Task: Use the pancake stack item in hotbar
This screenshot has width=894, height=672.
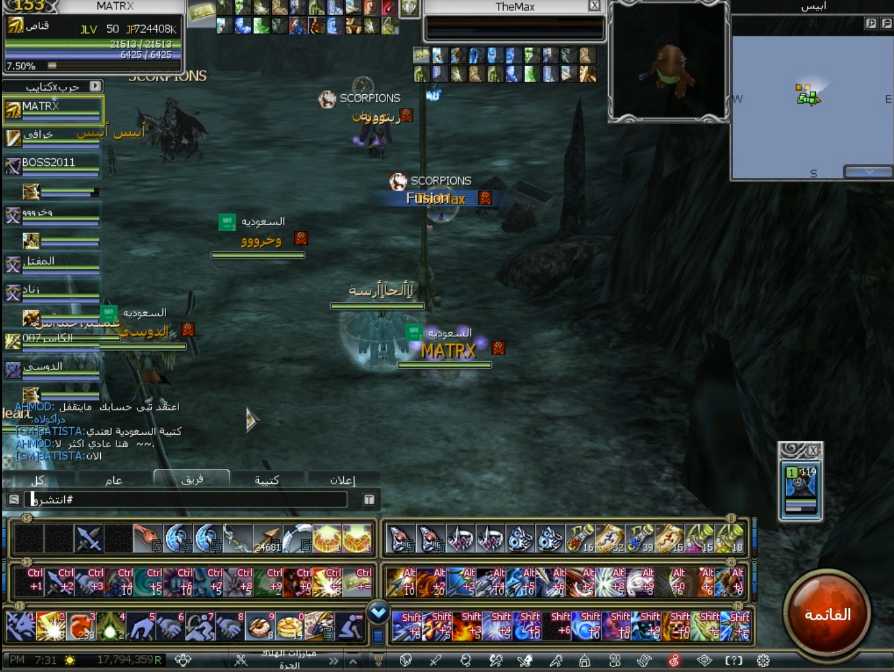Action: 290,626
